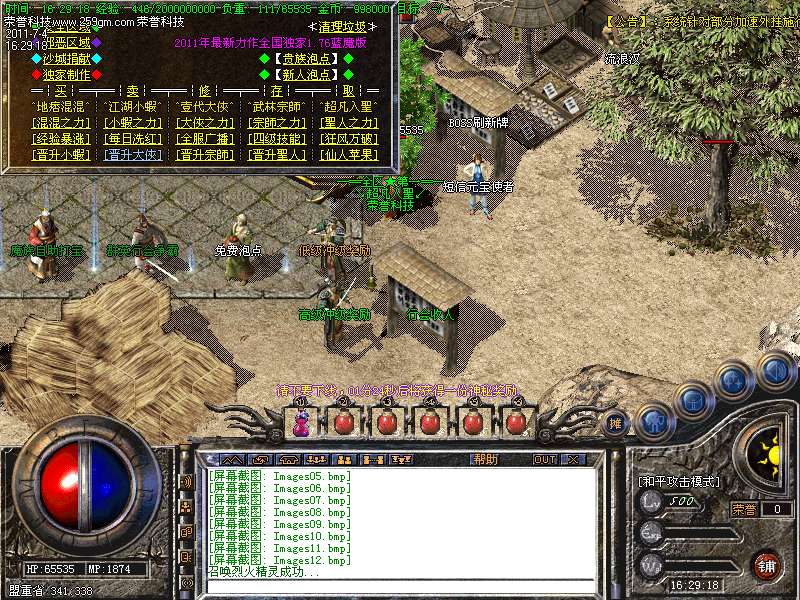Select the 新人泡点 option
This screenshot has width=800, height=600.
click(x=307, y=74)
